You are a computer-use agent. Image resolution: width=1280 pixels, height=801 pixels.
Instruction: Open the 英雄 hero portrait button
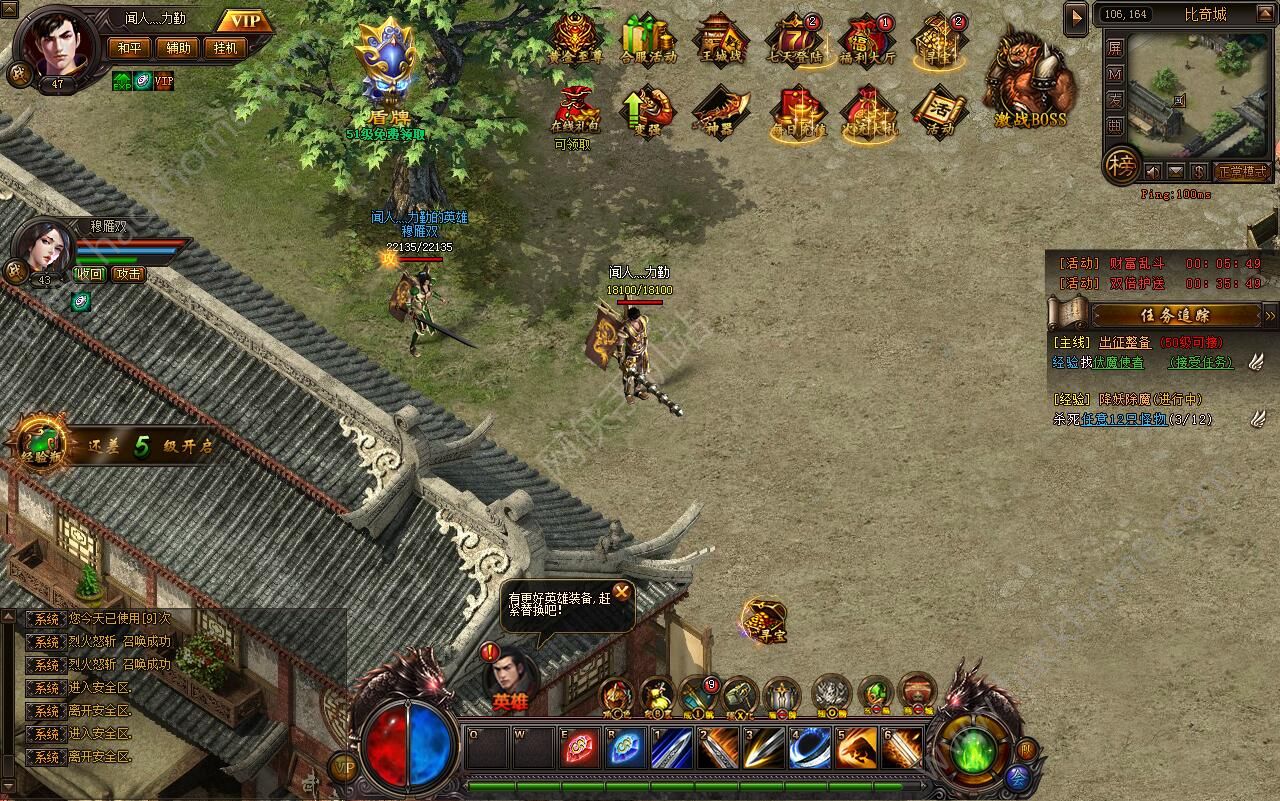(510, 677)
